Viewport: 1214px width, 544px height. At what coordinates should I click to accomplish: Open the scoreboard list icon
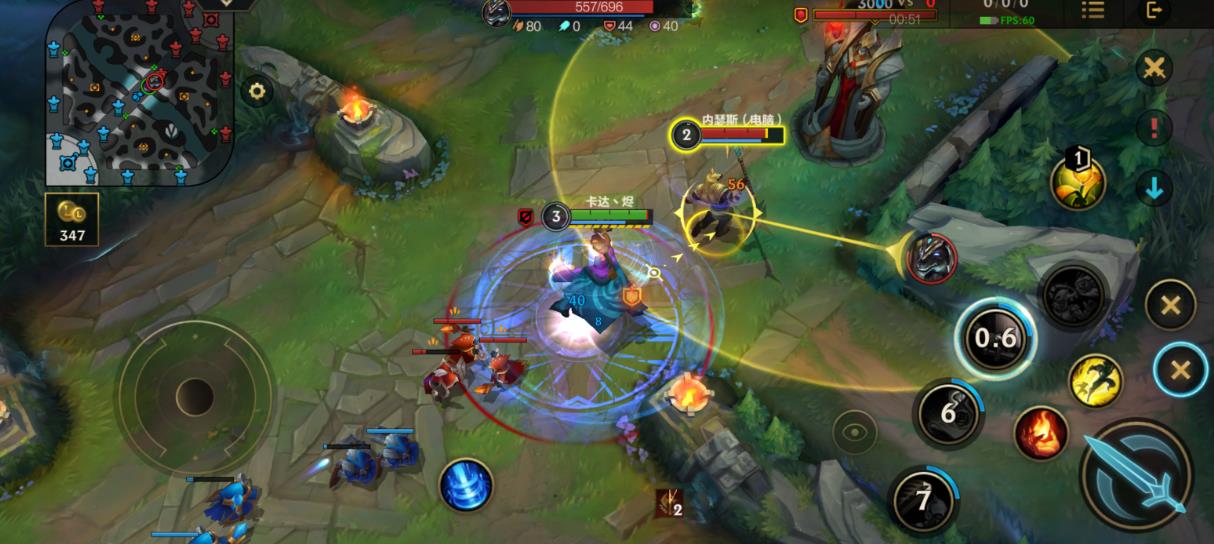1093,11
